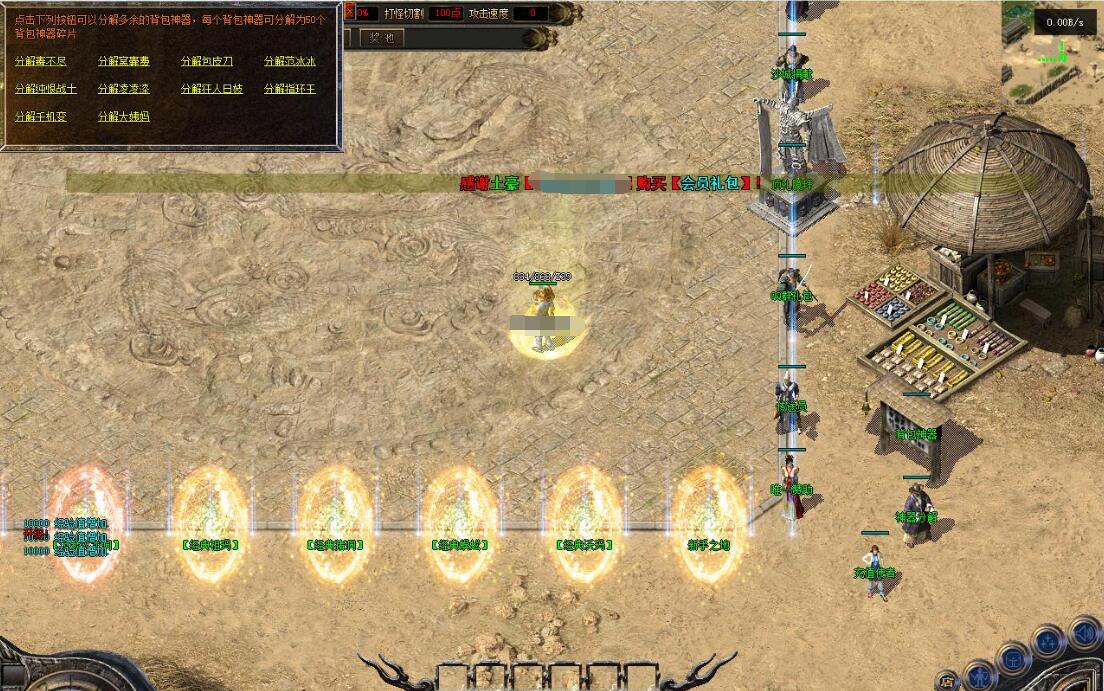This screenshot has height=691, width=1104.
Task: Open the three-sparkle skills round button
Action: 1048,640
